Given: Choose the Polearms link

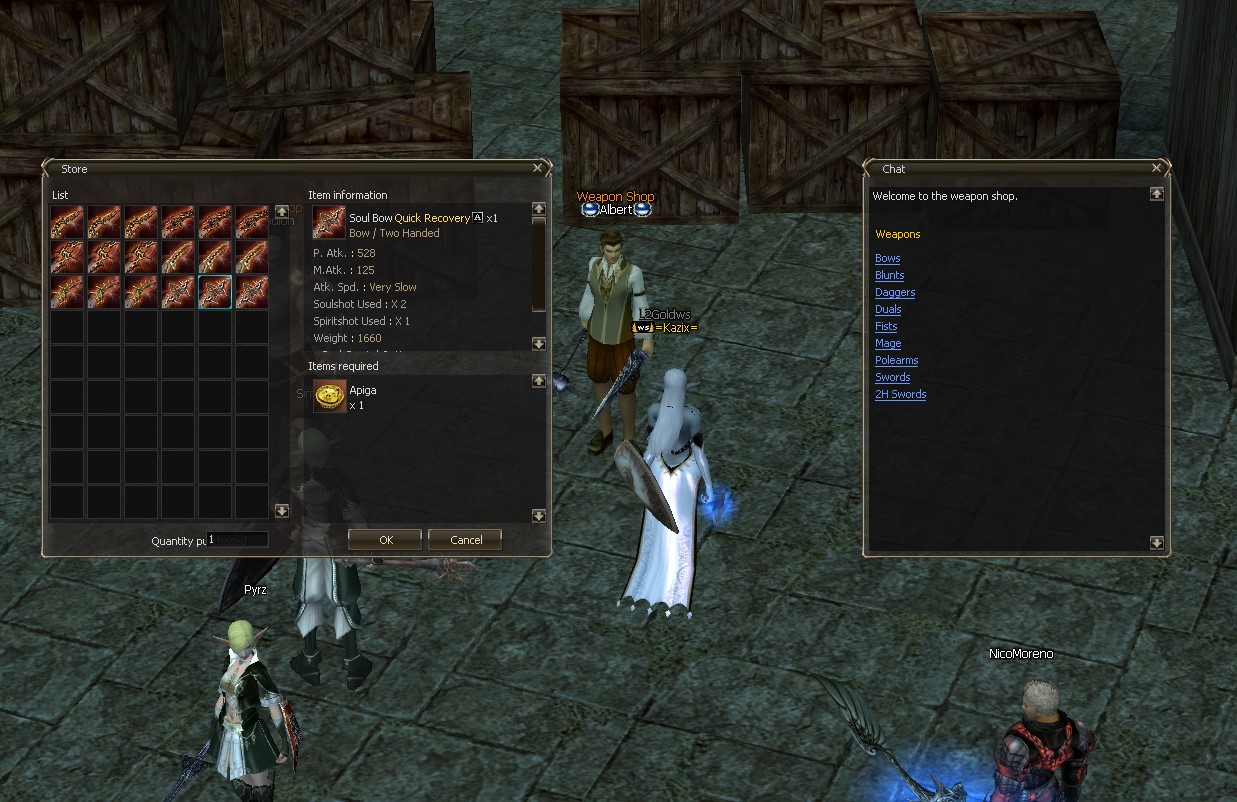Looking at the screenshot, I should pyautogui.click(x=896, y=360).
